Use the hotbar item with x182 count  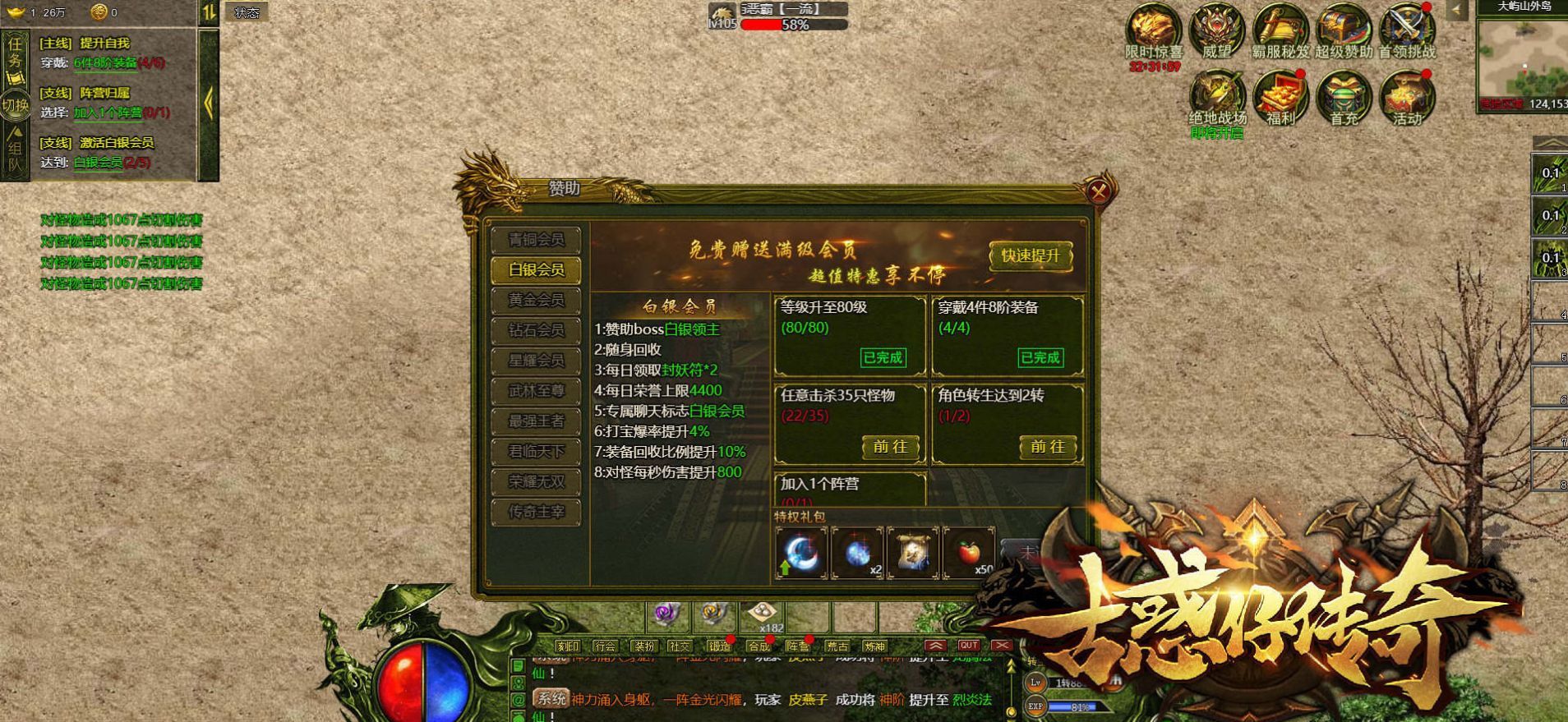(x=763, y=616)
